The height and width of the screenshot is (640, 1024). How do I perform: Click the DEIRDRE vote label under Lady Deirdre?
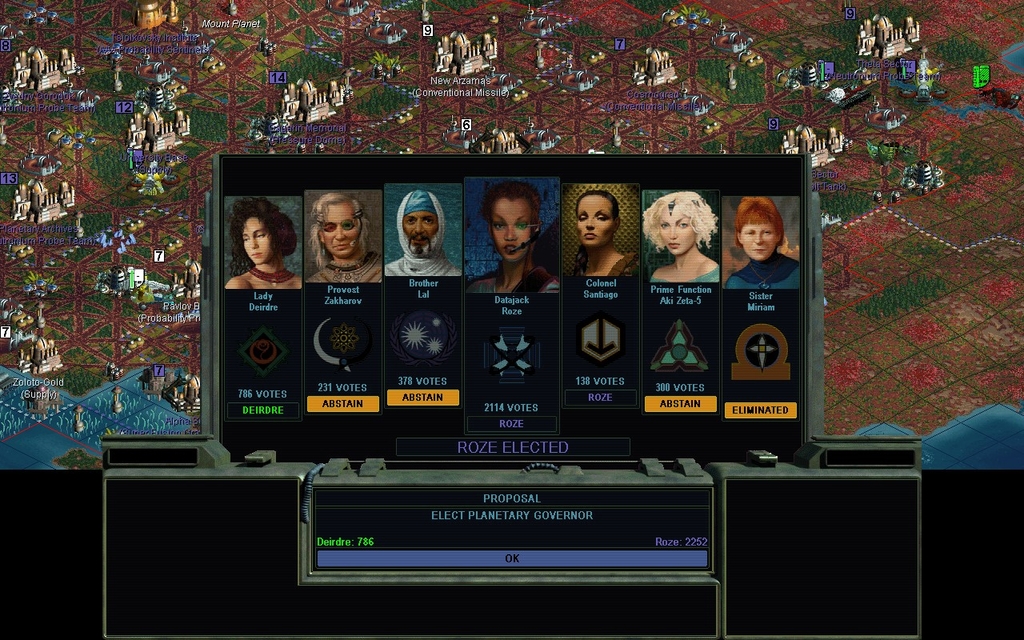(x=263, y=410)
